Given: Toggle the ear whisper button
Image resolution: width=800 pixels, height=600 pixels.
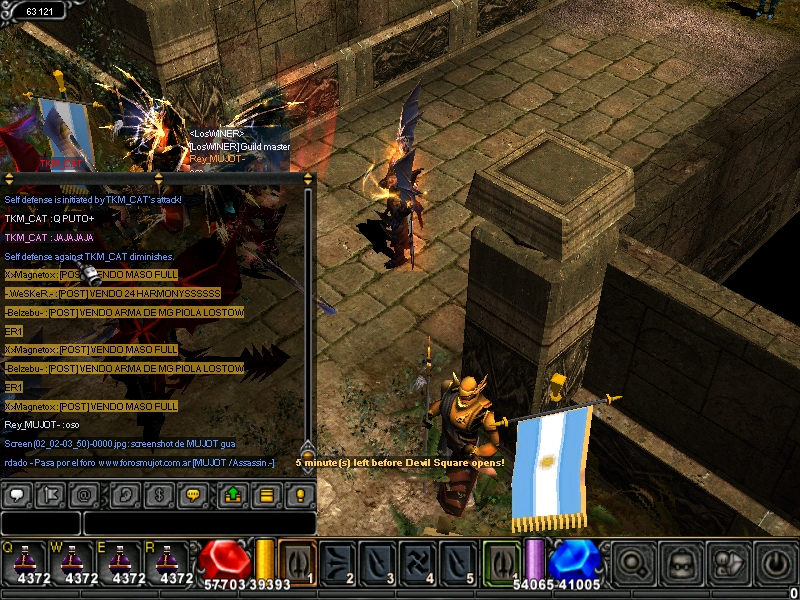Looking at the screenshot, I should pos(124,494).
